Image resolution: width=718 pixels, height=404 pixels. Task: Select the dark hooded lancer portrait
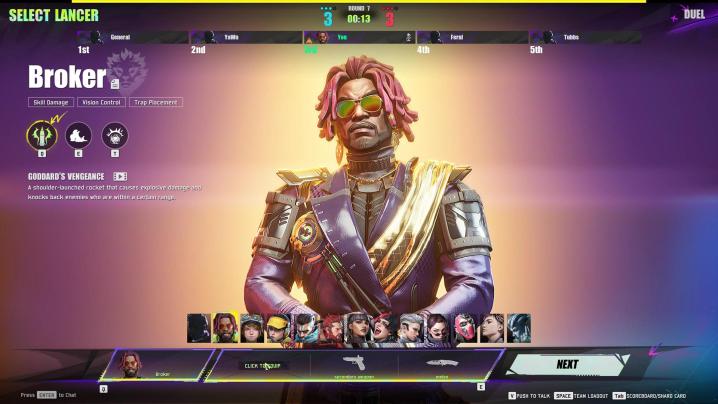[x=199, y=328]
